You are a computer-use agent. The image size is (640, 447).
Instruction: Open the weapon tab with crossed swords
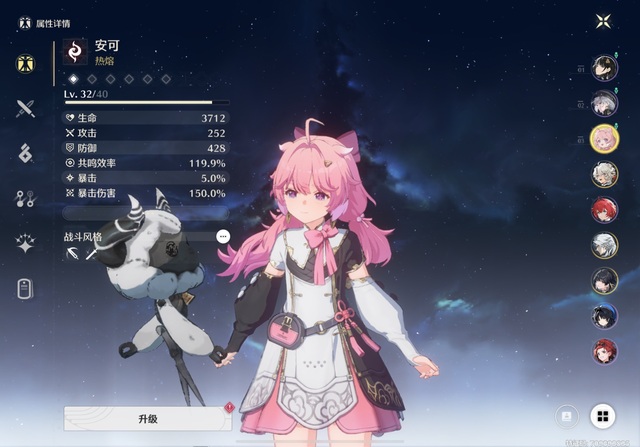tap(26, 109)
